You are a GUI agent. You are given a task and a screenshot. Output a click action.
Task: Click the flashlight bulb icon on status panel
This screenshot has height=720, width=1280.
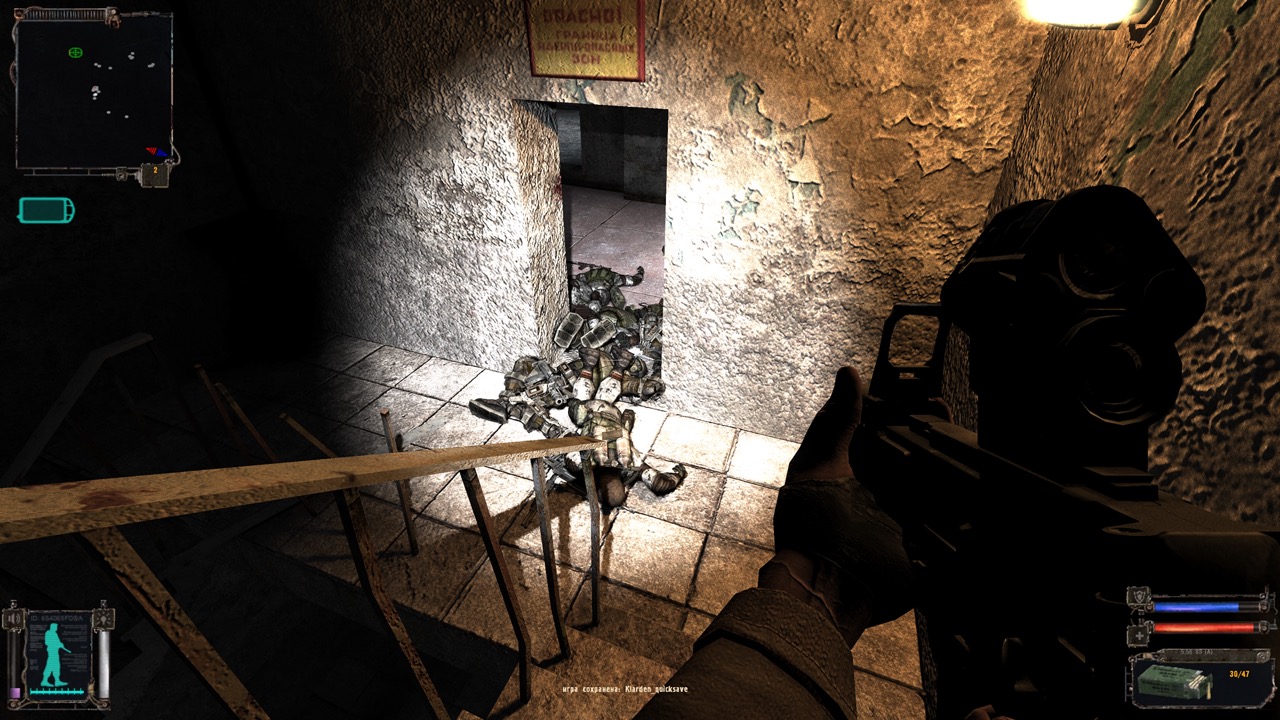click(x=104, y=620)
